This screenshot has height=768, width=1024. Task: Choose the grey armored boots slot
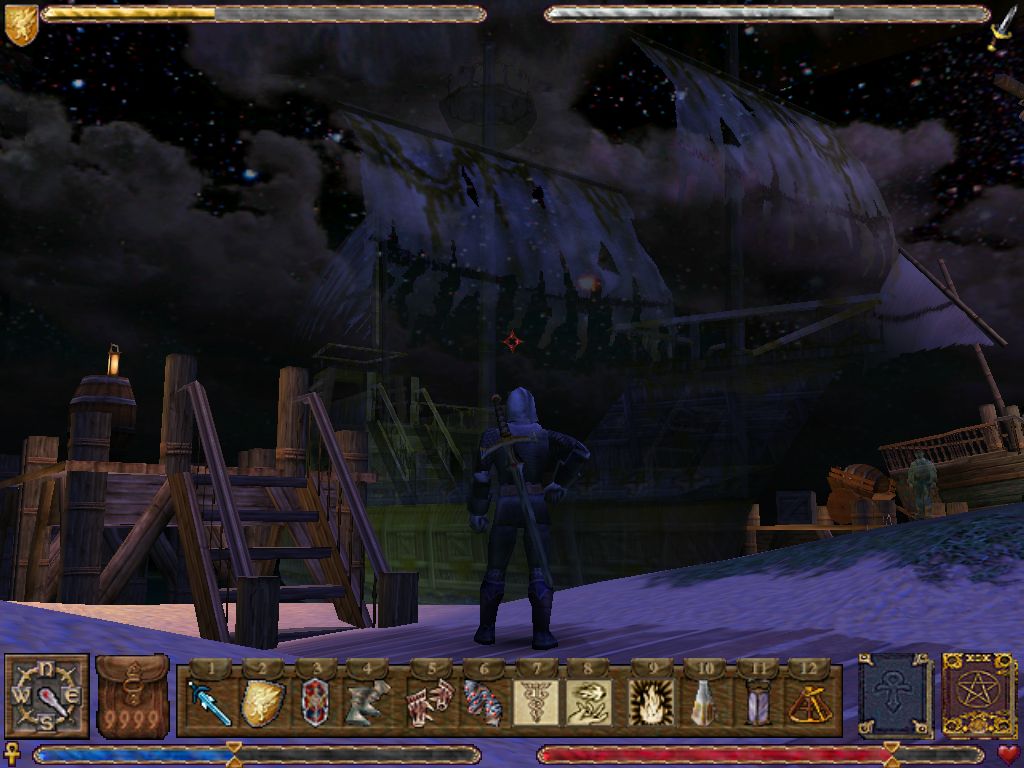click(x=365, y=703)
